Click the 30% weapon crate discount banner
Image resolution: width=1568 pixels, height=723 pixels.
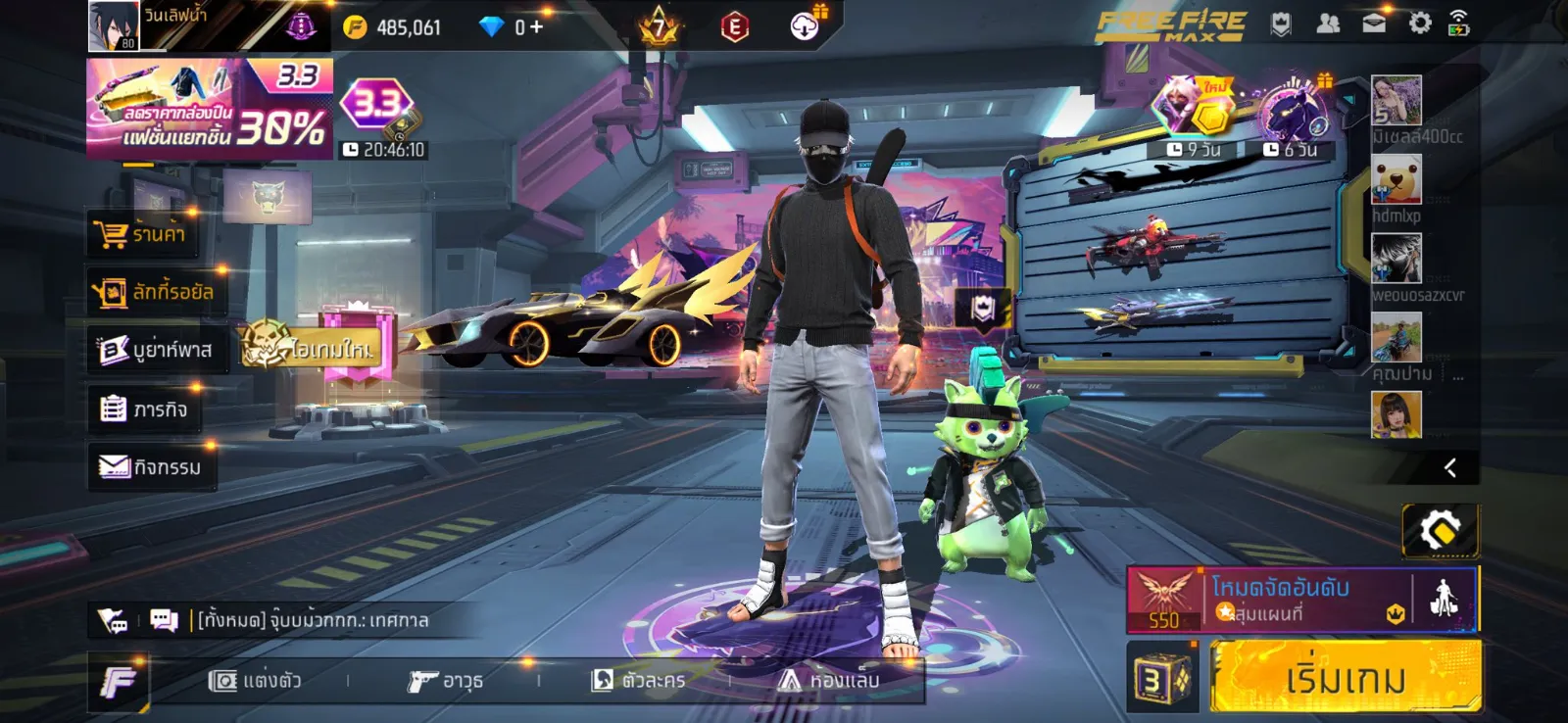point(209,109)
